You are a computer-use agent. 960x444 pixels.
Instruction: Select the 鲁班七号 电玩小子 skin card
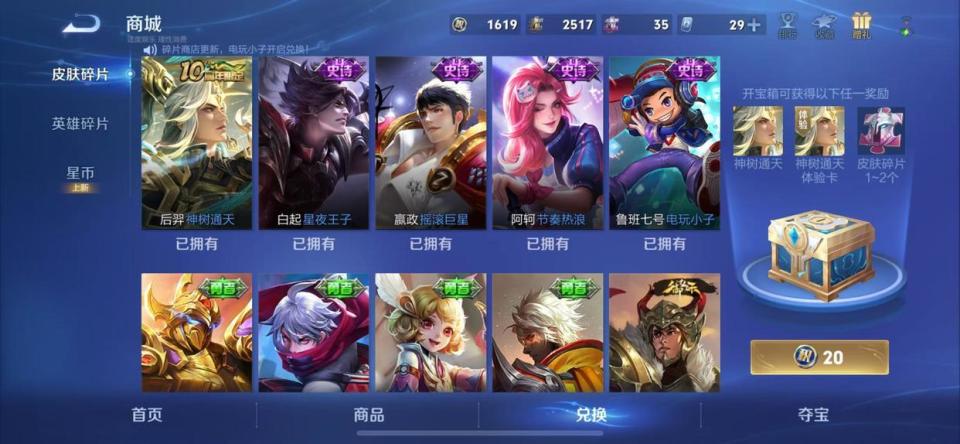664,143
